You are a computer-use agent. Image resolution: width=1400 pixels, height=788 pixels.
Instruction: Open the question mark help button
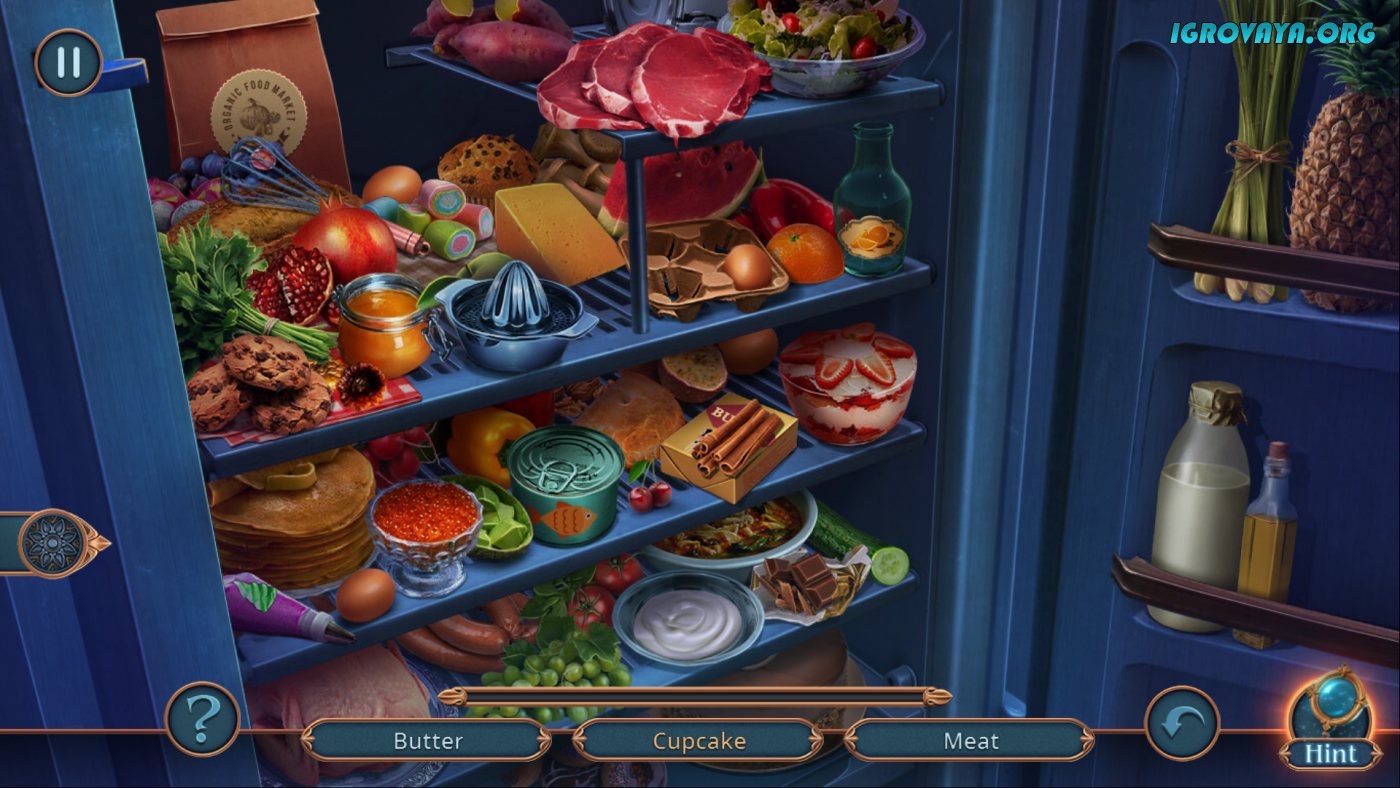(202, 718)
